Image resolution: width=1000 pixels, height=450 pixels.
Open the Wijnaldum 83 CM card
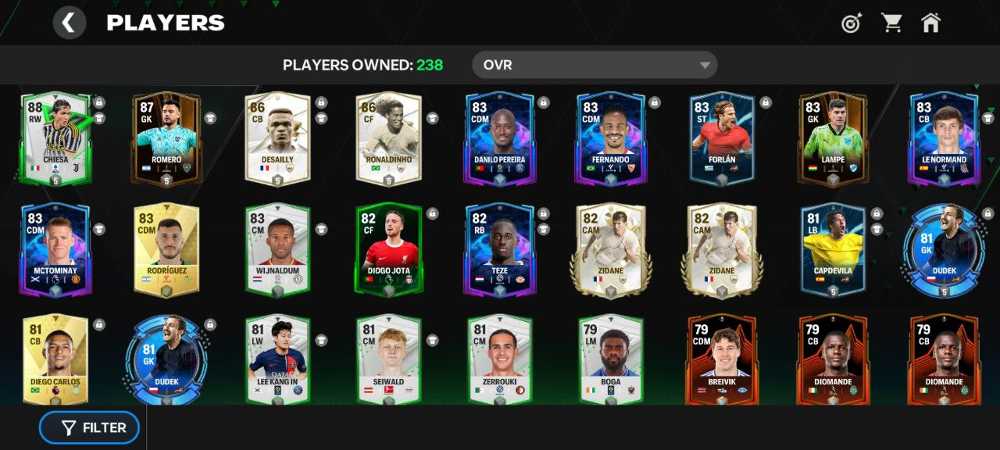coord(277,250)
